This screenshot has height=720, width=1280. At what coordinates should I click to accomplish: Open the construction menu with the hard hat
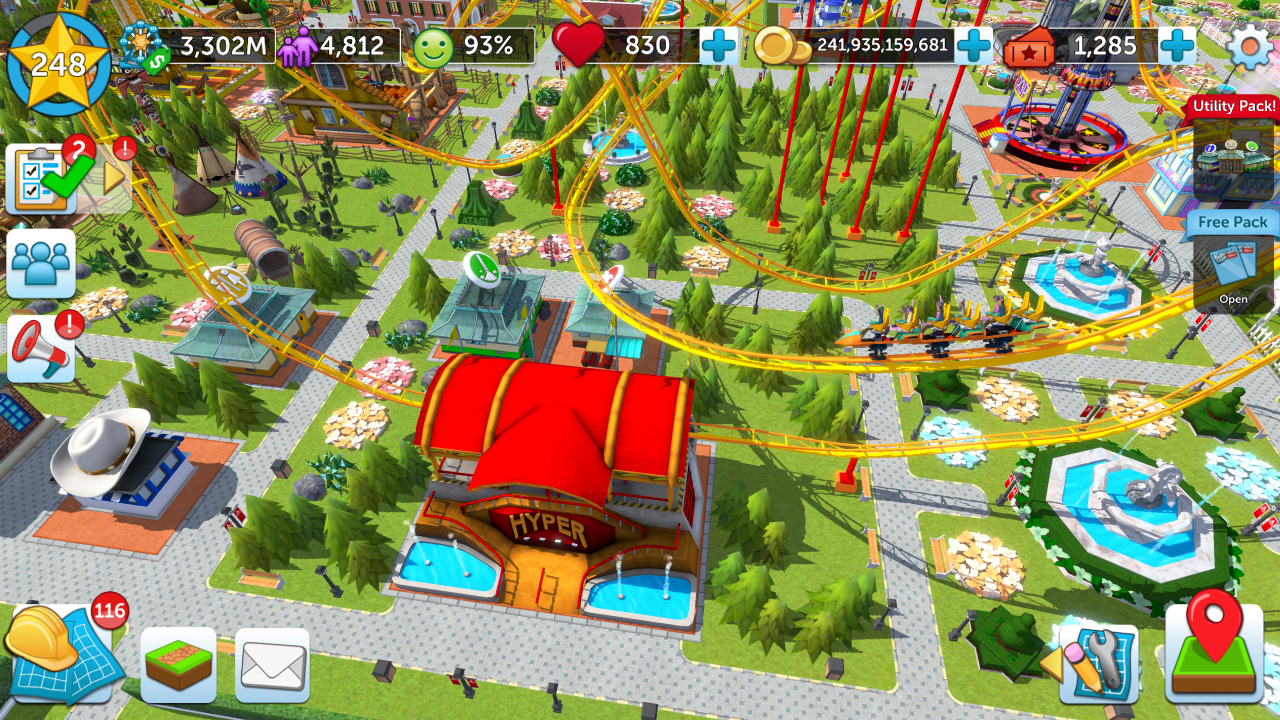click(60, 655)
